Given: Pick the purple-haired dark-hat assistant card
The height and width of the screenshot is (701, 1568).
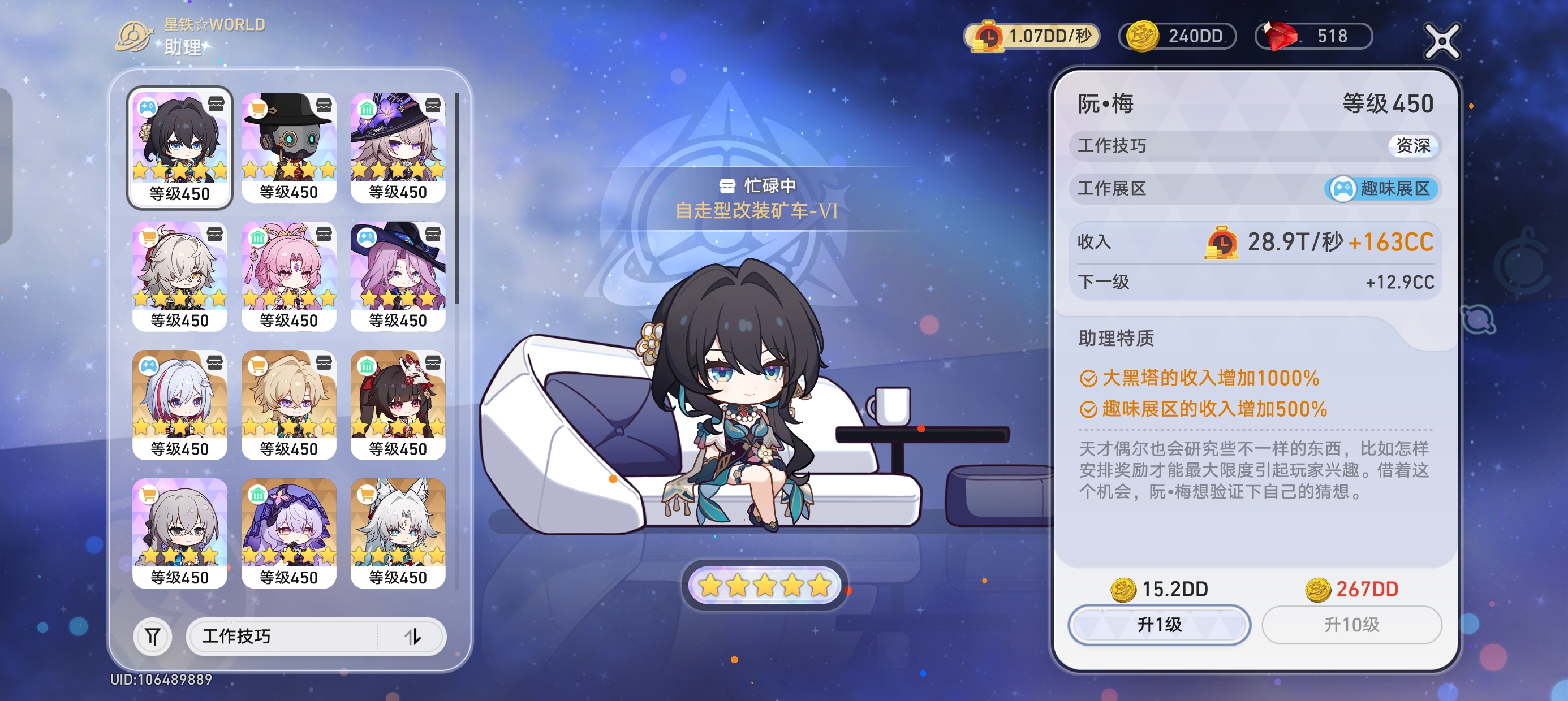Looking at the screenshot, I should pyautogui.click(x=398, y=276).
